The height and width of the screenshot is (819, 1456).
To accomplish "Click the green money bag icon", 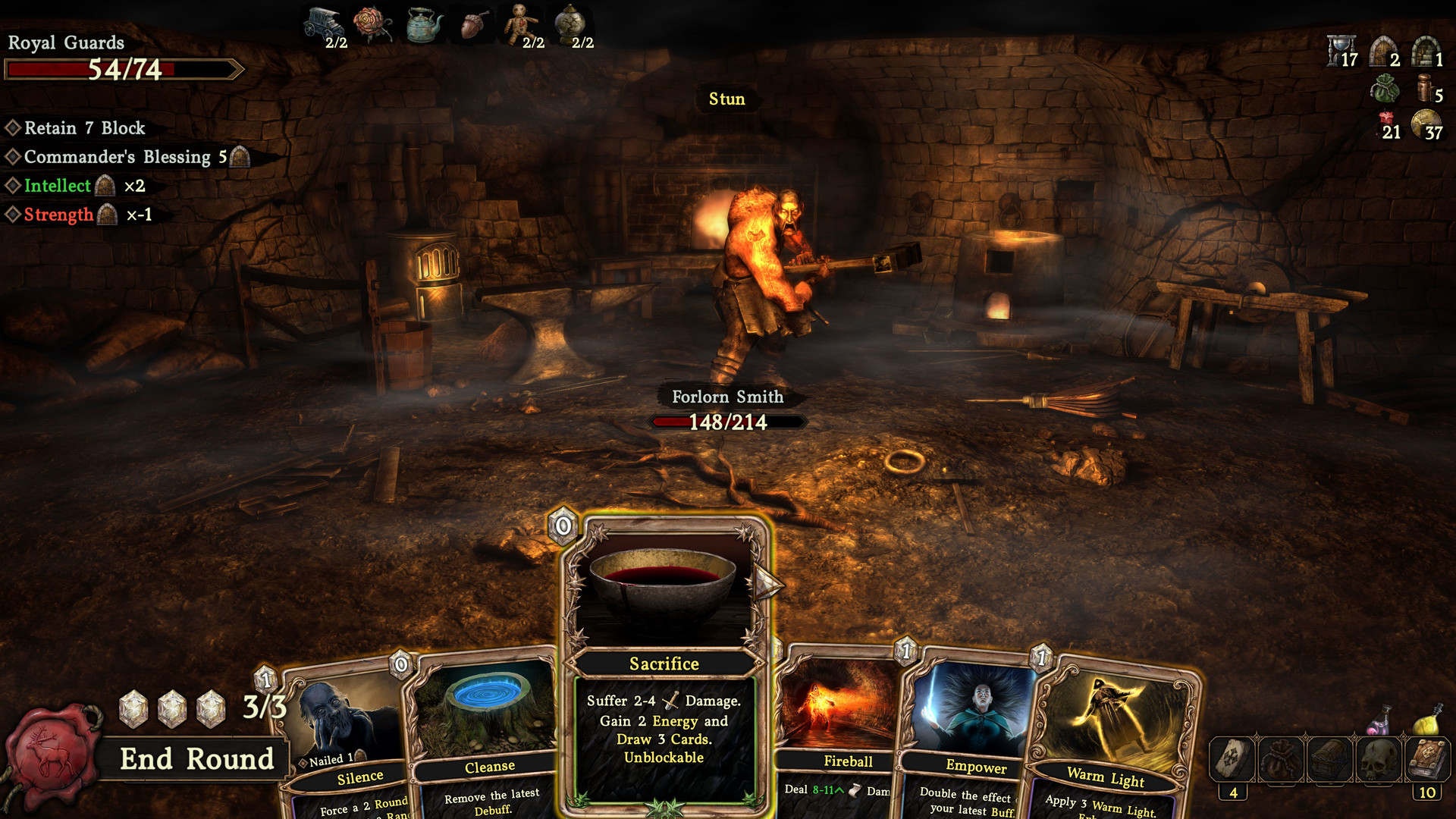I will (1385, 89).
